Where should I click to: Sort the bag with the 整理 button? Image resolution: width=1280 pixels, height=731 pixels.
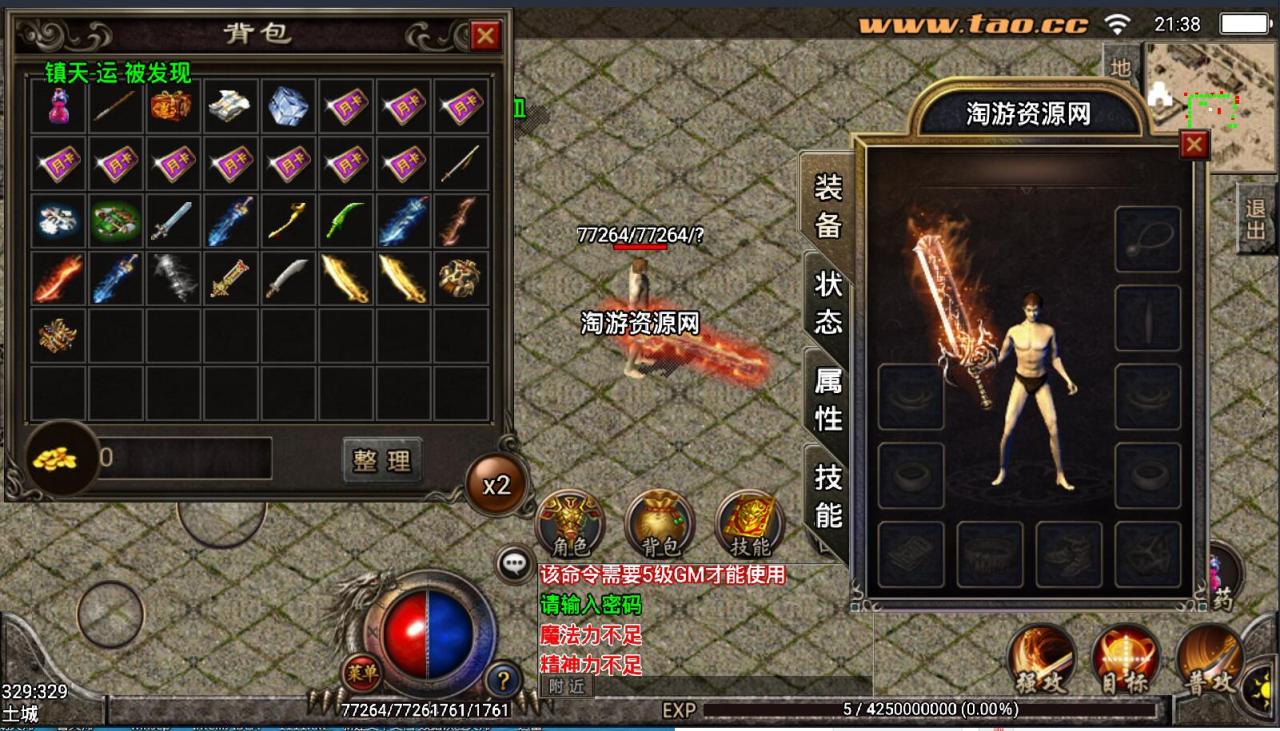pyautogui.click(x=382, y=459)
